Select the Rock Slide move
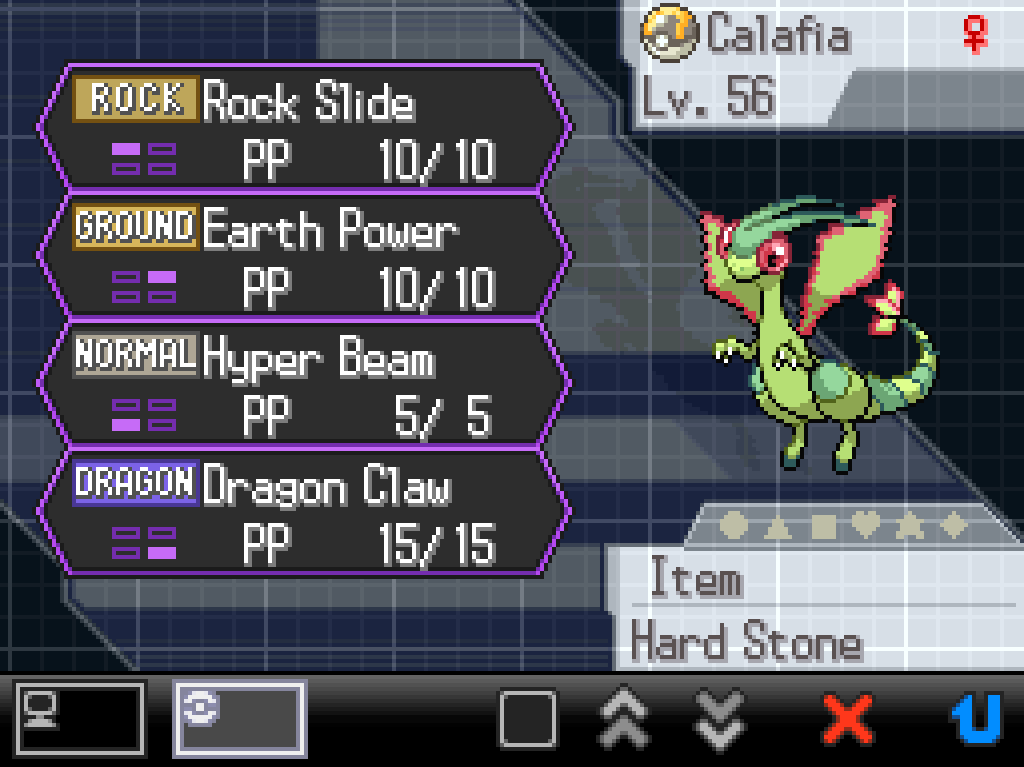Screen dimensions: 1024x767 tap(305, 129)
